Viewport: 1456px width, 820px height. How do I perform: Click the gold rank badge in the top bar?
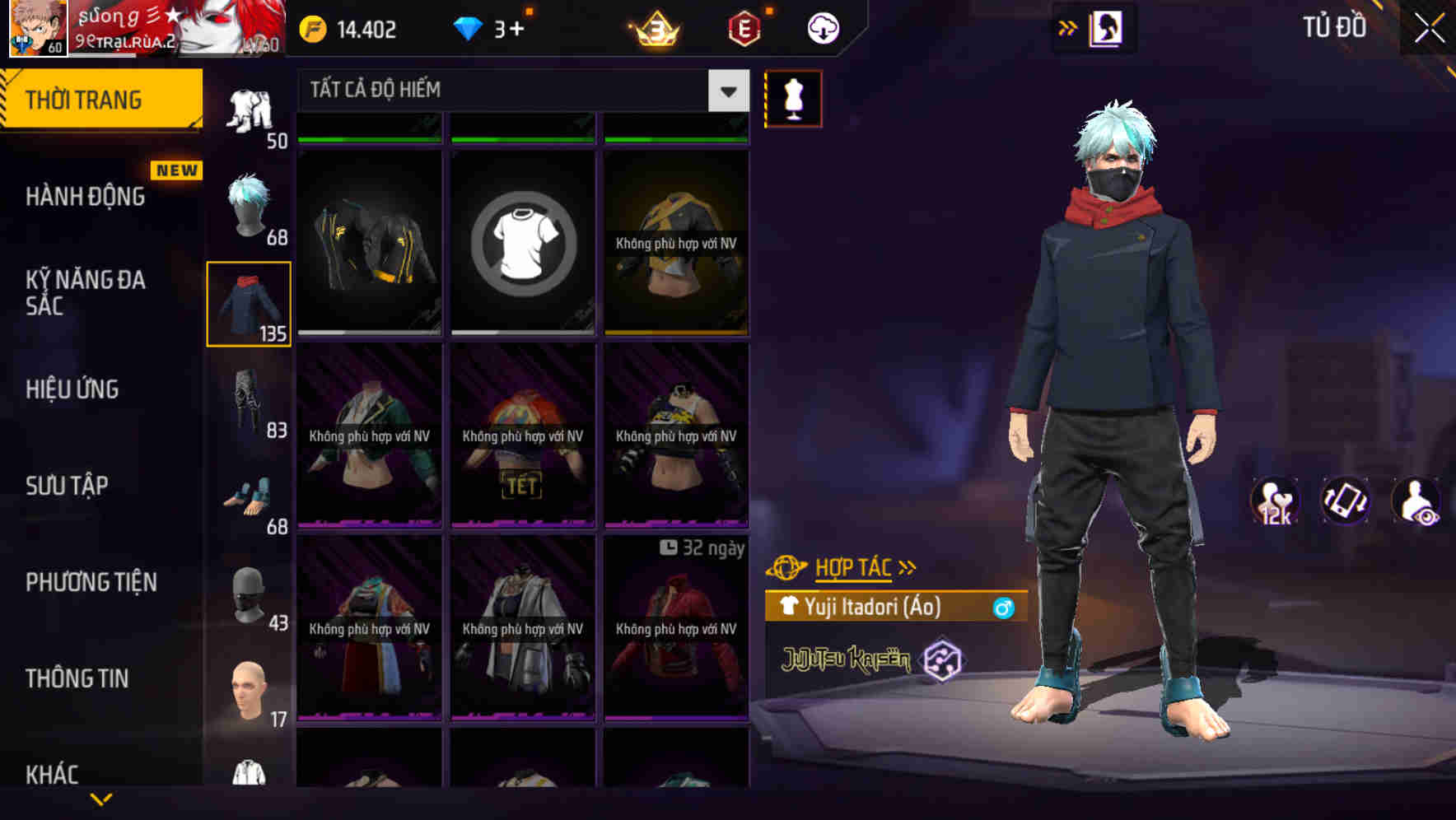tap(651, 26)
